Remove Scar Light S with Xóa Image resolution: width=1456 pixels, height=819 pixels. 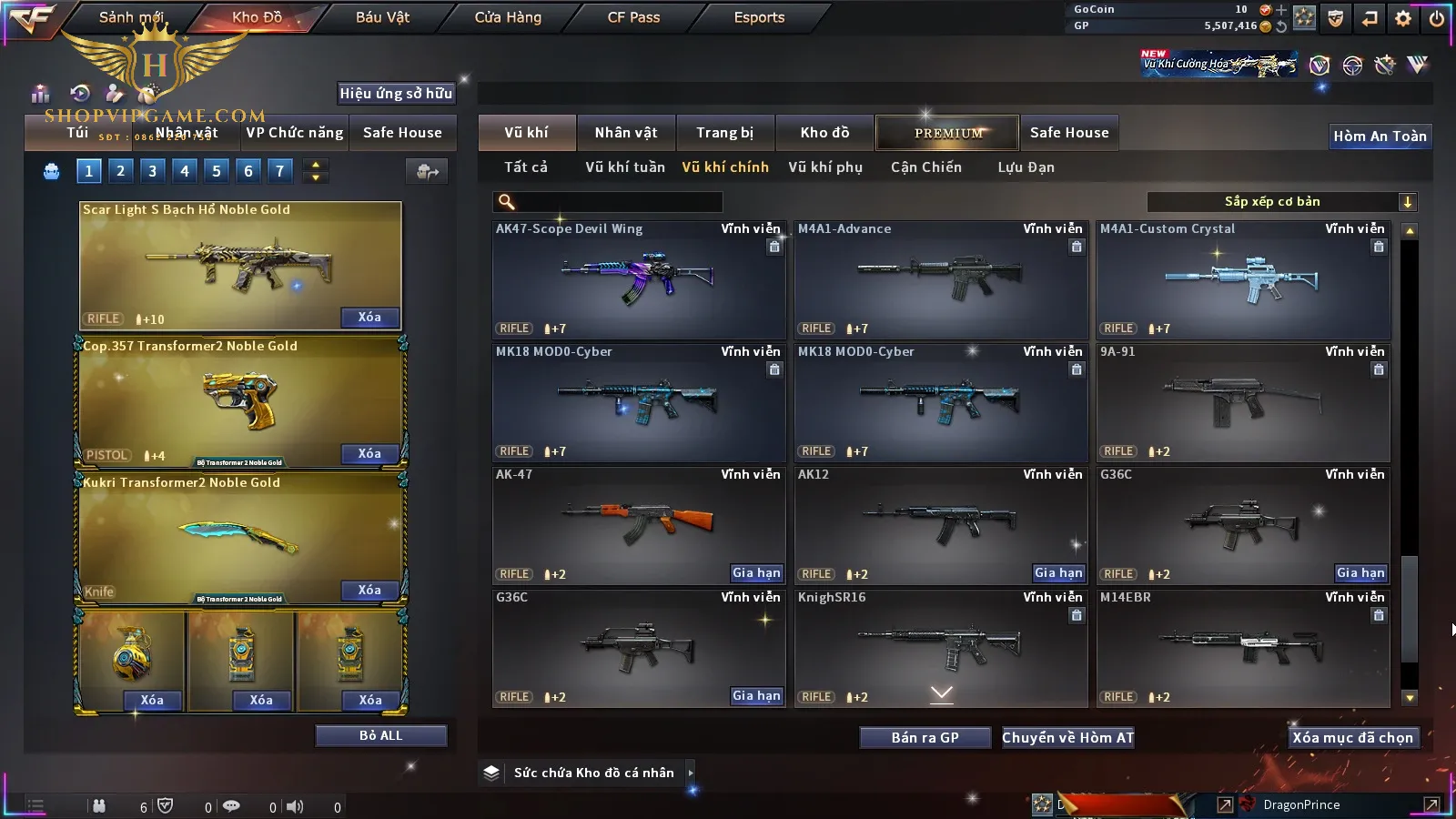coord(369,318)
